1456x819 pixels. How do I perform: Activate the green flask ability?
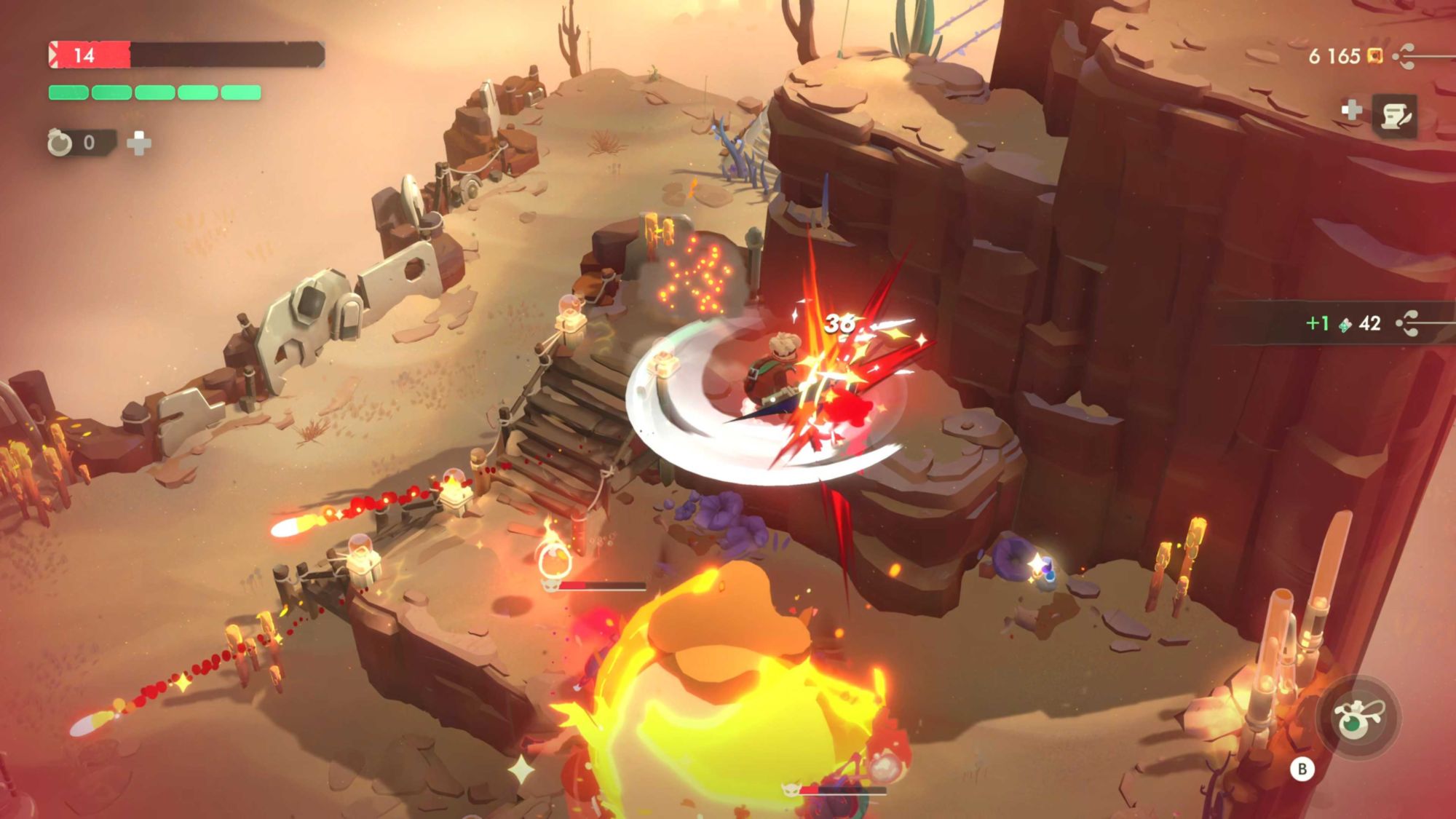[x=1356, y=718]
